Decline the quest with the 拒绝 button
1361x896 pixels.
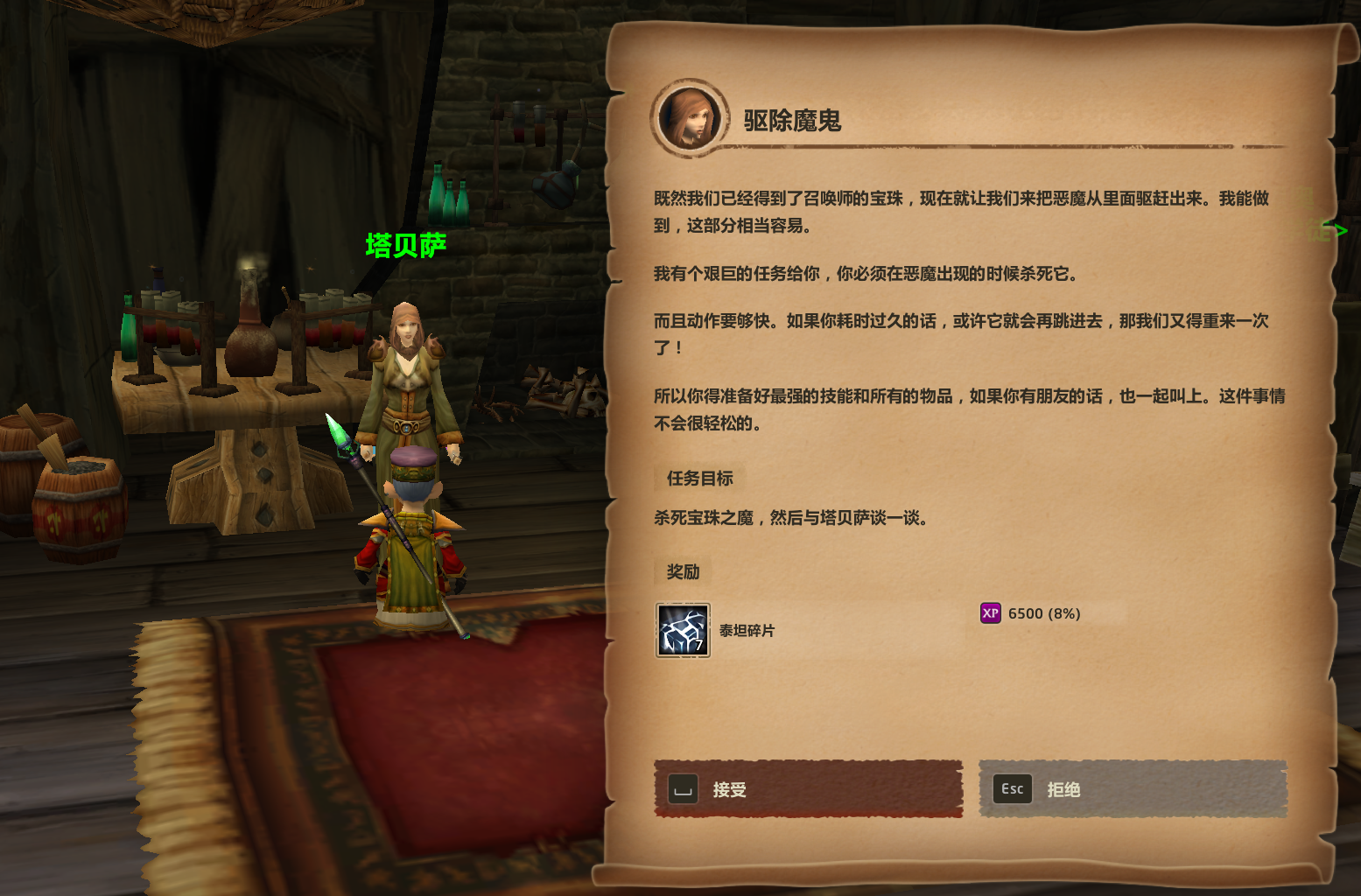(1133, 789)
